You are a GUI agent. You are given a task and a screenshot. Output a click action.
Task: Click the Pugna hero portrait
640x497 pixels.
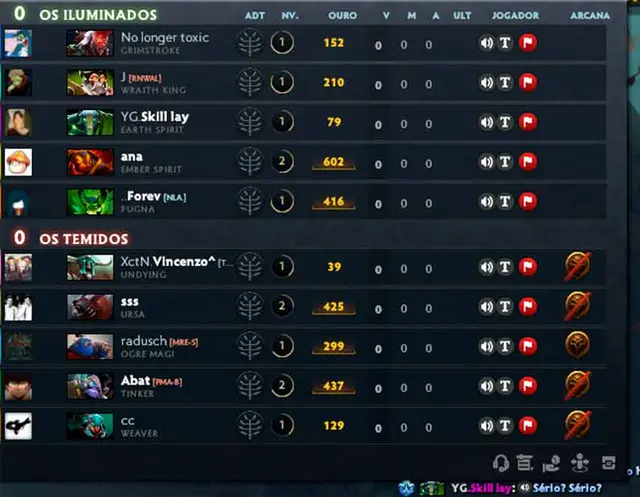tap(90, 201)
